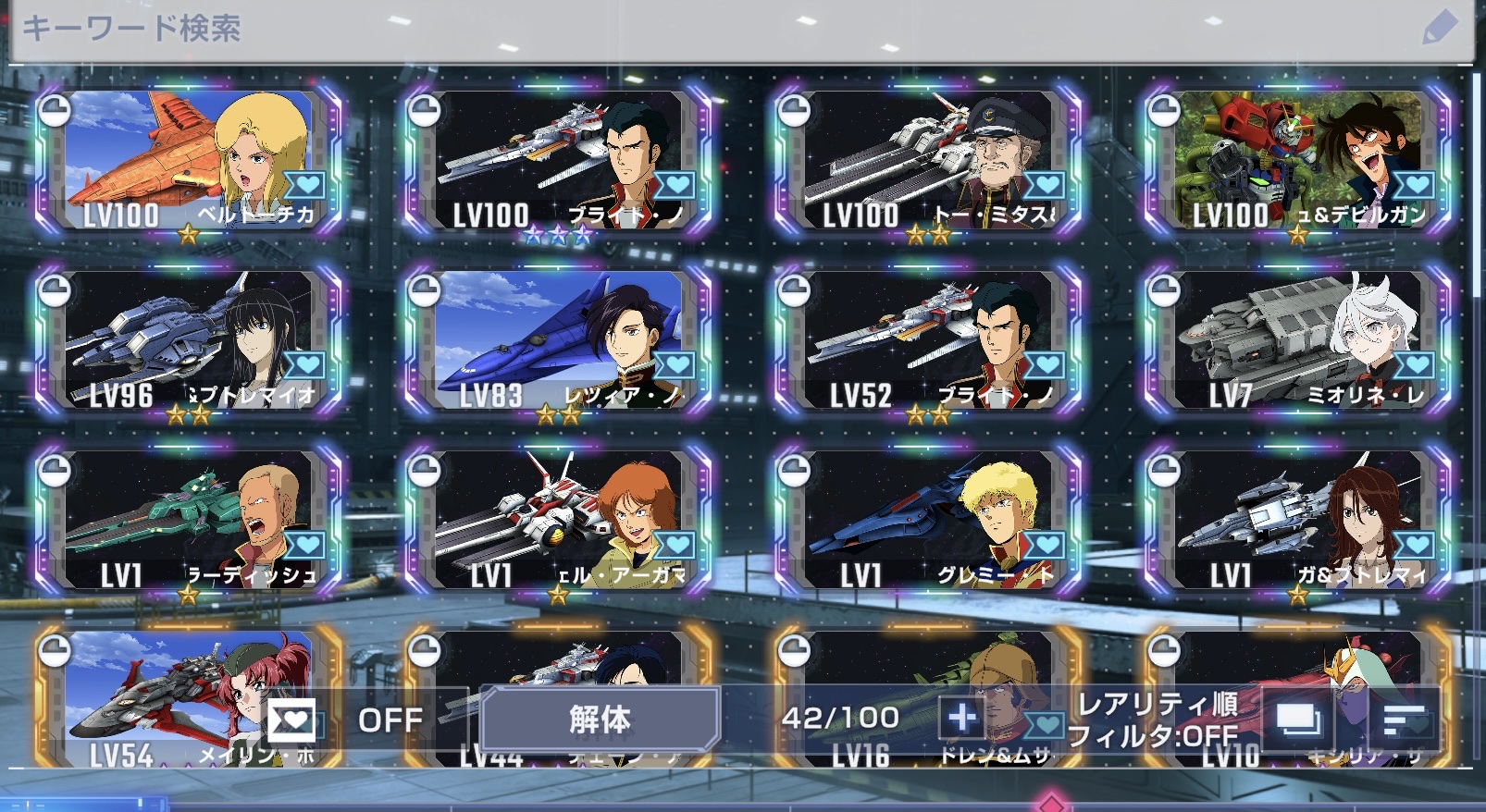Expand capacity with the plus button

click(x=961, y=718)
